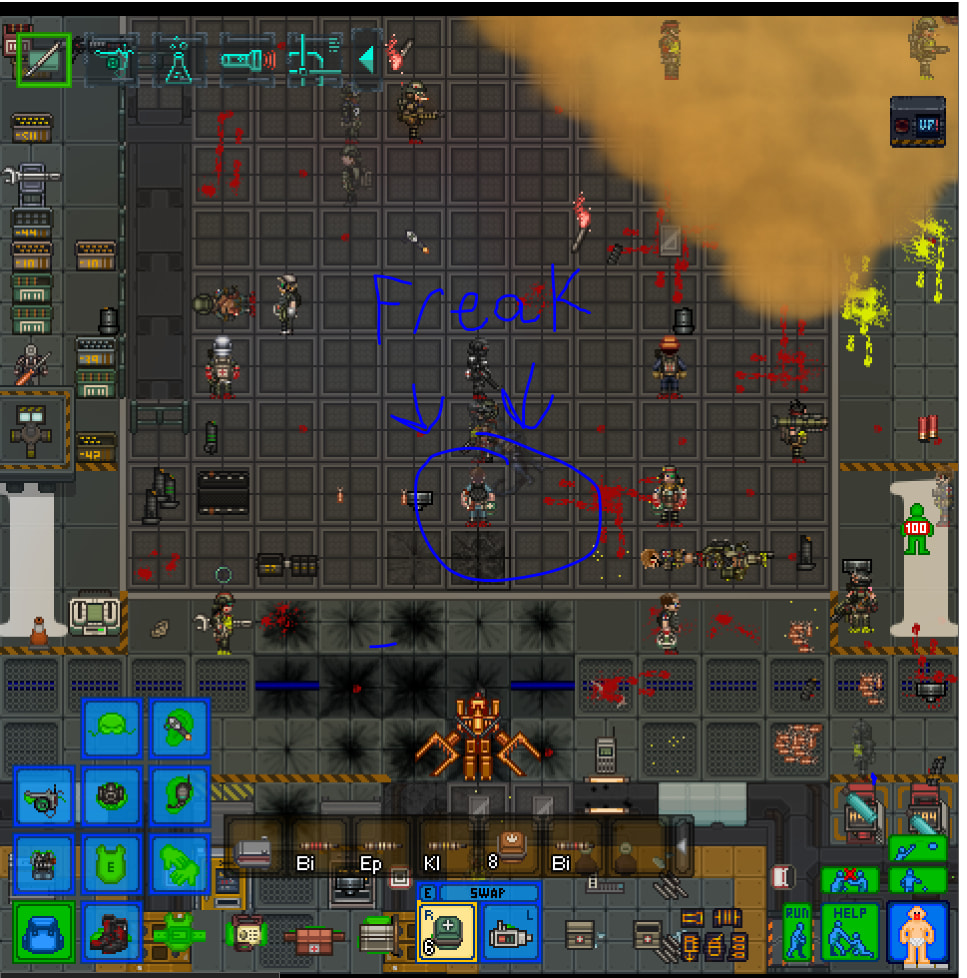Image resolution: width=967 pixels, height=978 pixels.
Task: Click the radio headset ear slot
Action: [x=179, y=797]
